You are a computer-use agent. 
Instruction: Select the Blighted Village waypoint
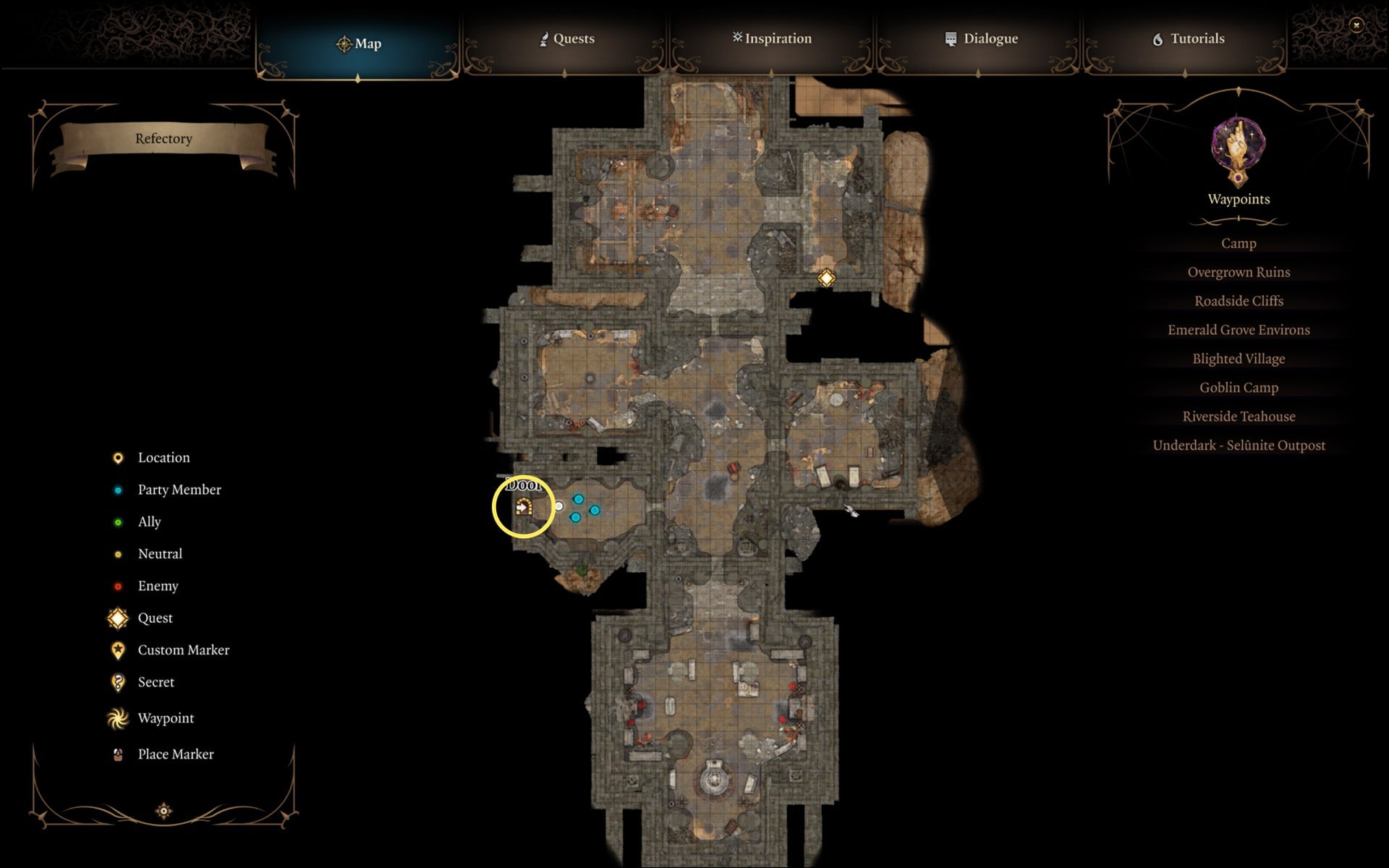tap(1238, 359)
